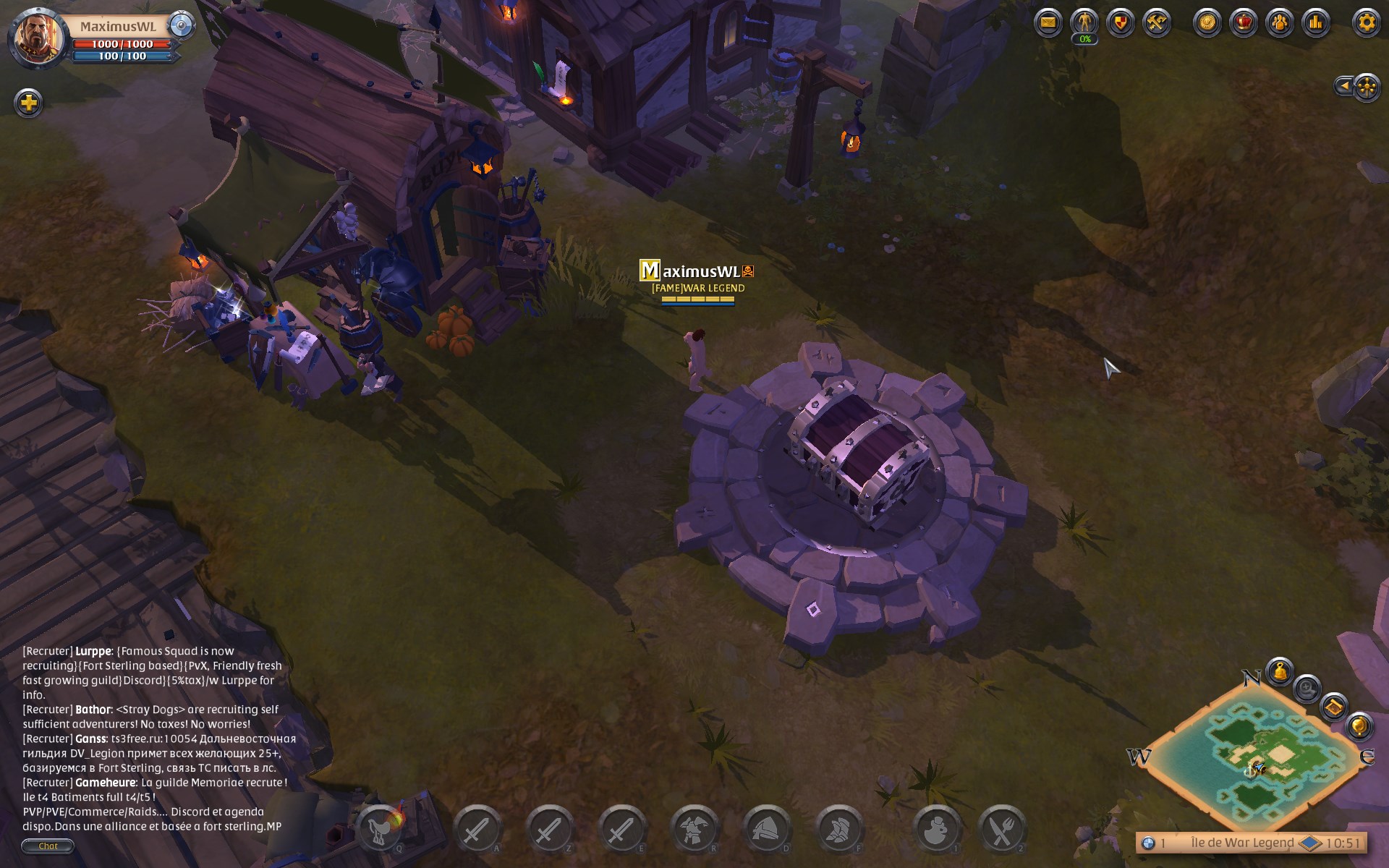Toggle the golden lamp icon beside the minimap

1358,728
